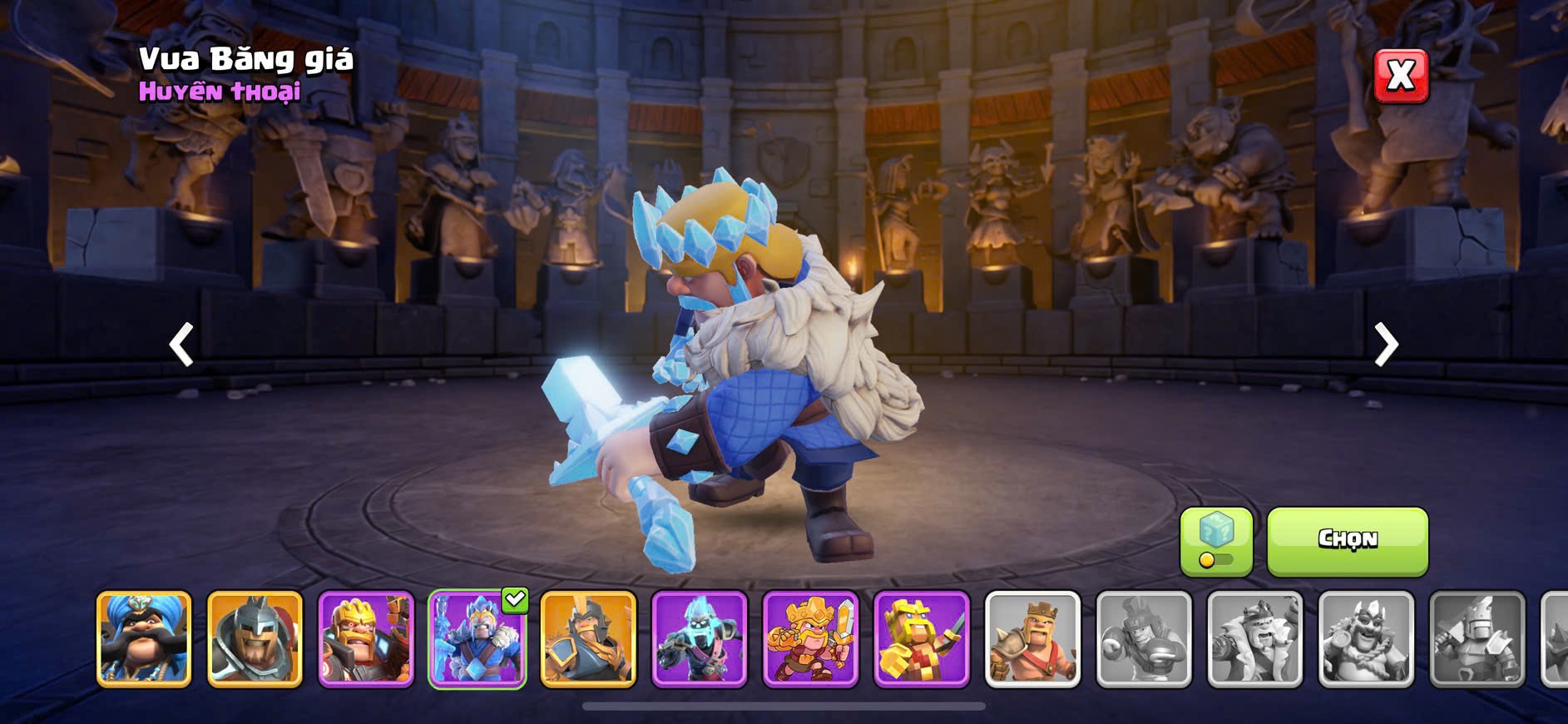Choose the dark plumed-helmet armored king skin
1568x724 pixels.
pyautogui.click(x=588, y=639)
